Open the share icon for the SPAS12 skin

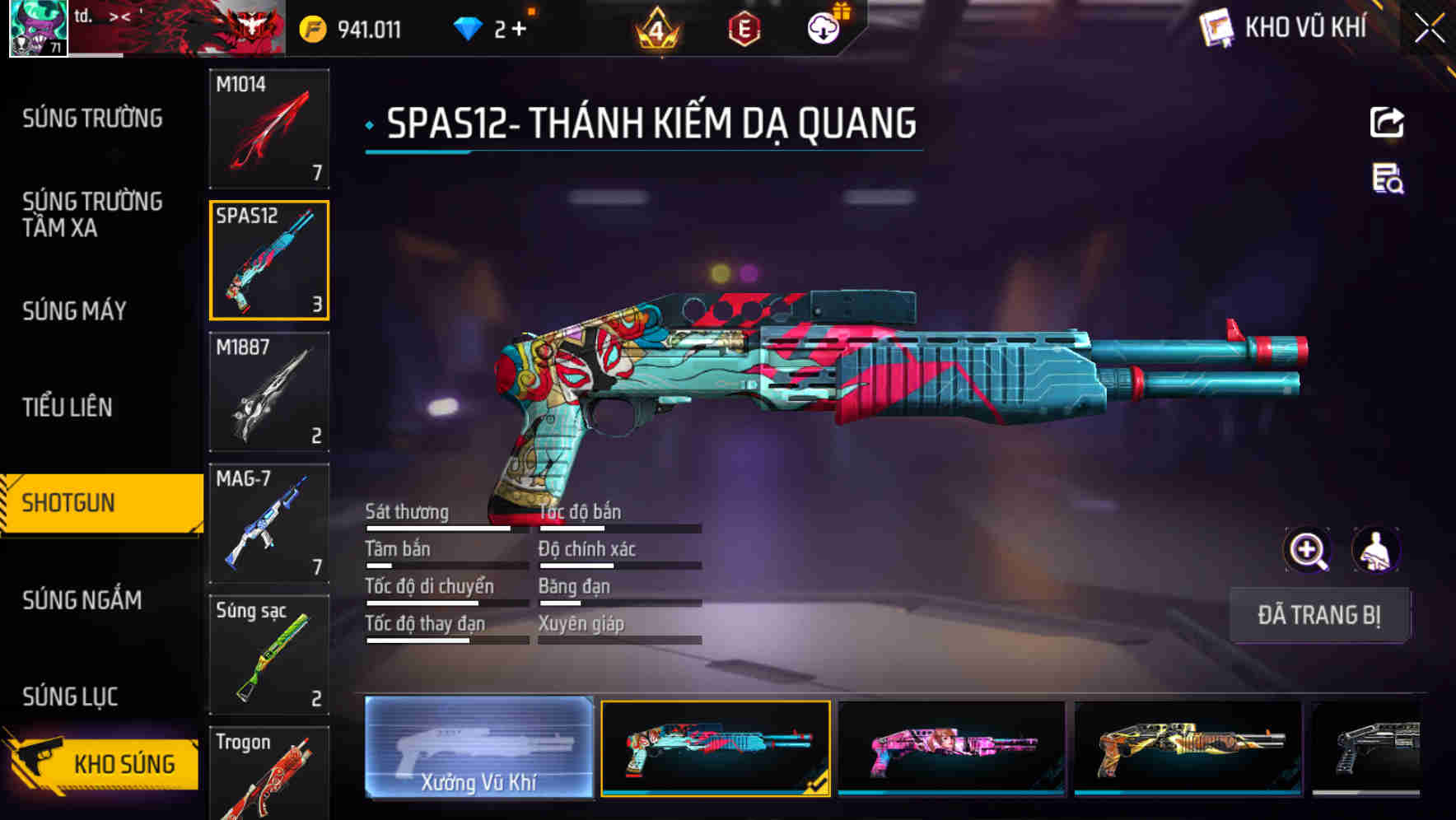point(1388,122)
